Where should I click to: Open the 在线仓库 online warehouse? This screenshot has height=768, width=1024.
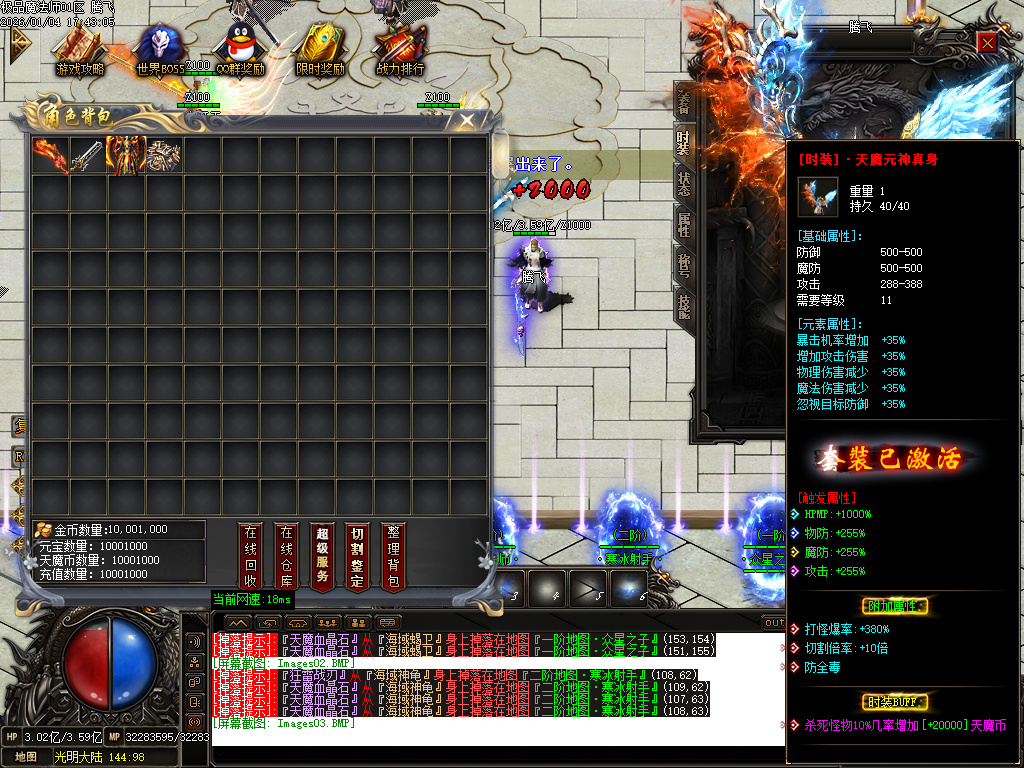(x=286, y=555)
